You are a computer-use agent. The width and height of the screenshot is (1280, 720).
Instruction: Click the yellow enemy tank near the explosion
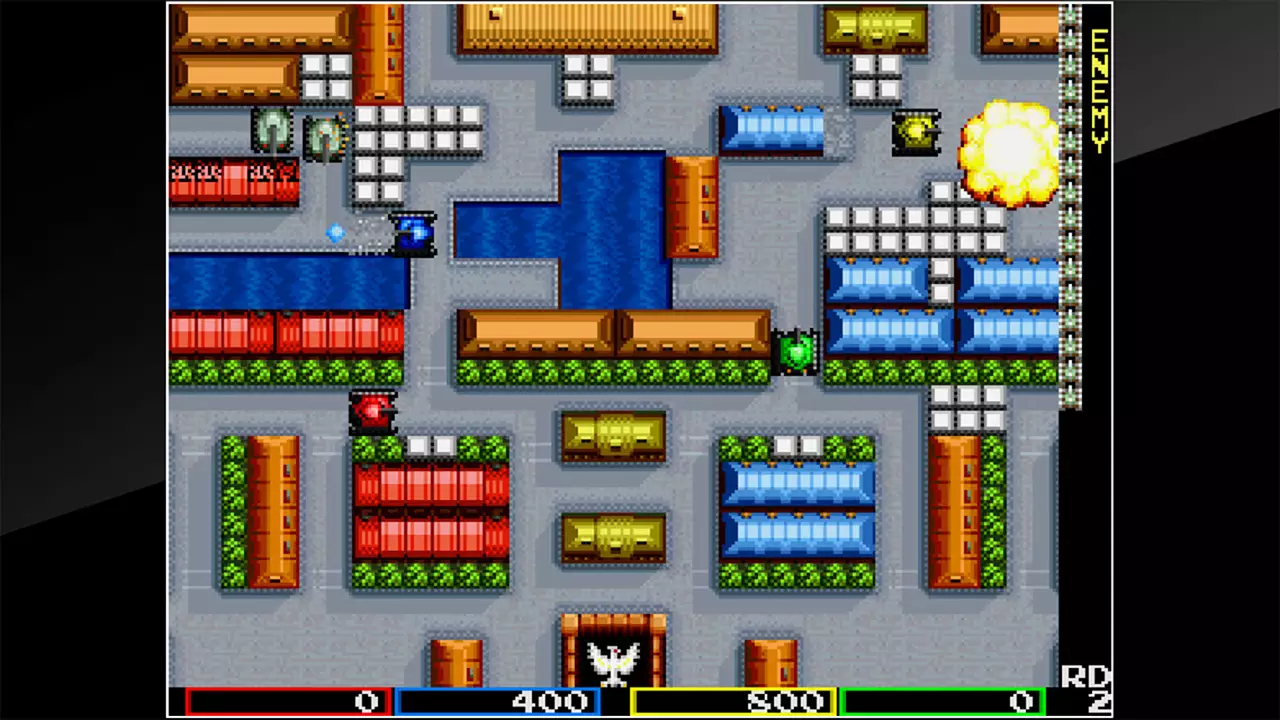[x=916, y=135]
